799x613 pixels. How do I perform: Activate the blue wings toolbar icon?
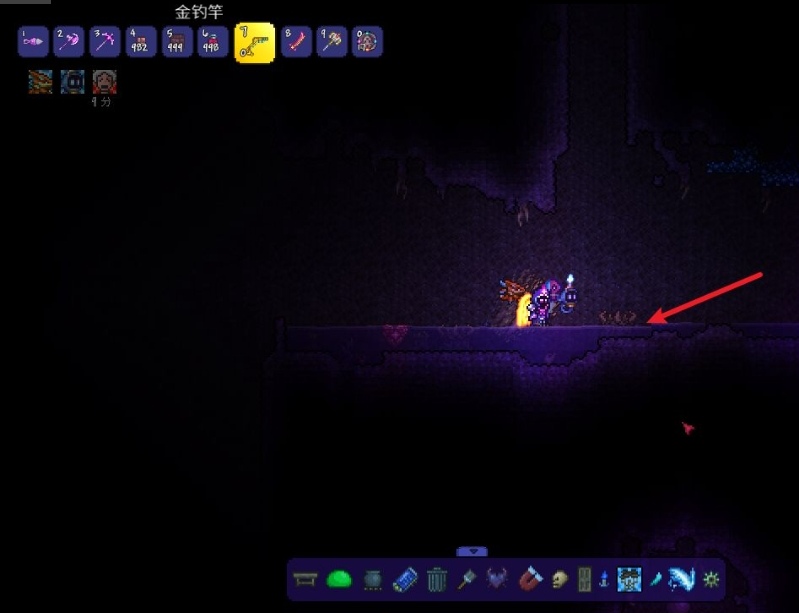click(x=685, y=578)
